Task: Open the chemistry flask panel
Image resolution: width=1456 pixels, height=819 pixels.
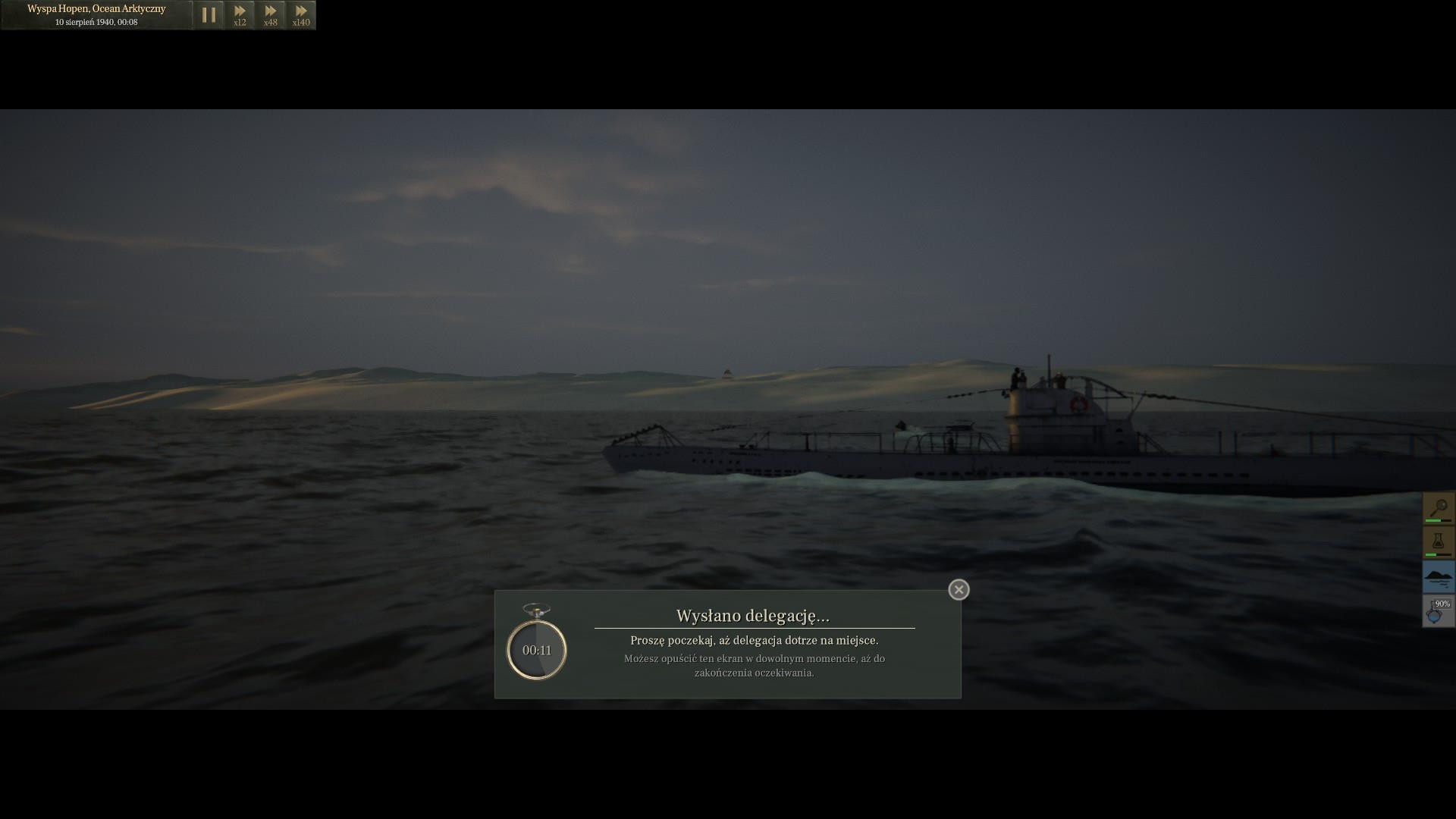Action: pyautogui.click(x=1438, y=542)
